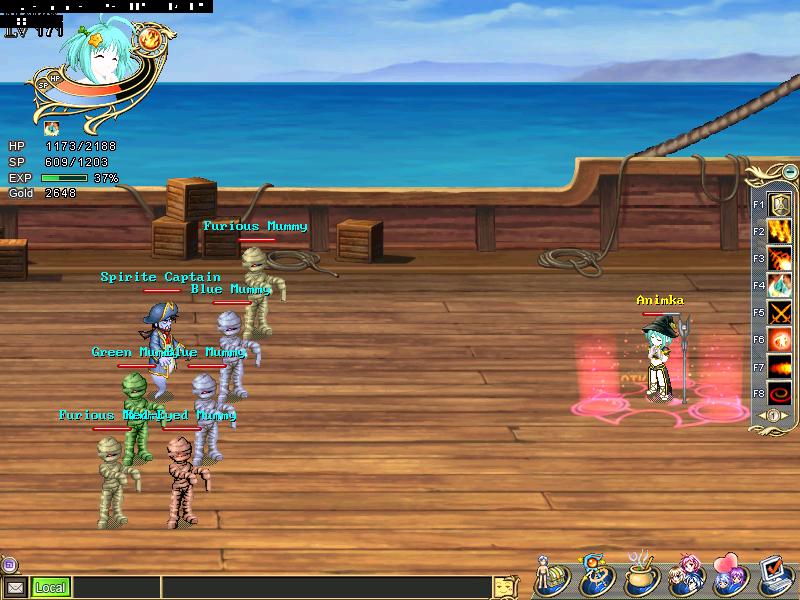Switch to the next hotbar page

tap(785, 415)
